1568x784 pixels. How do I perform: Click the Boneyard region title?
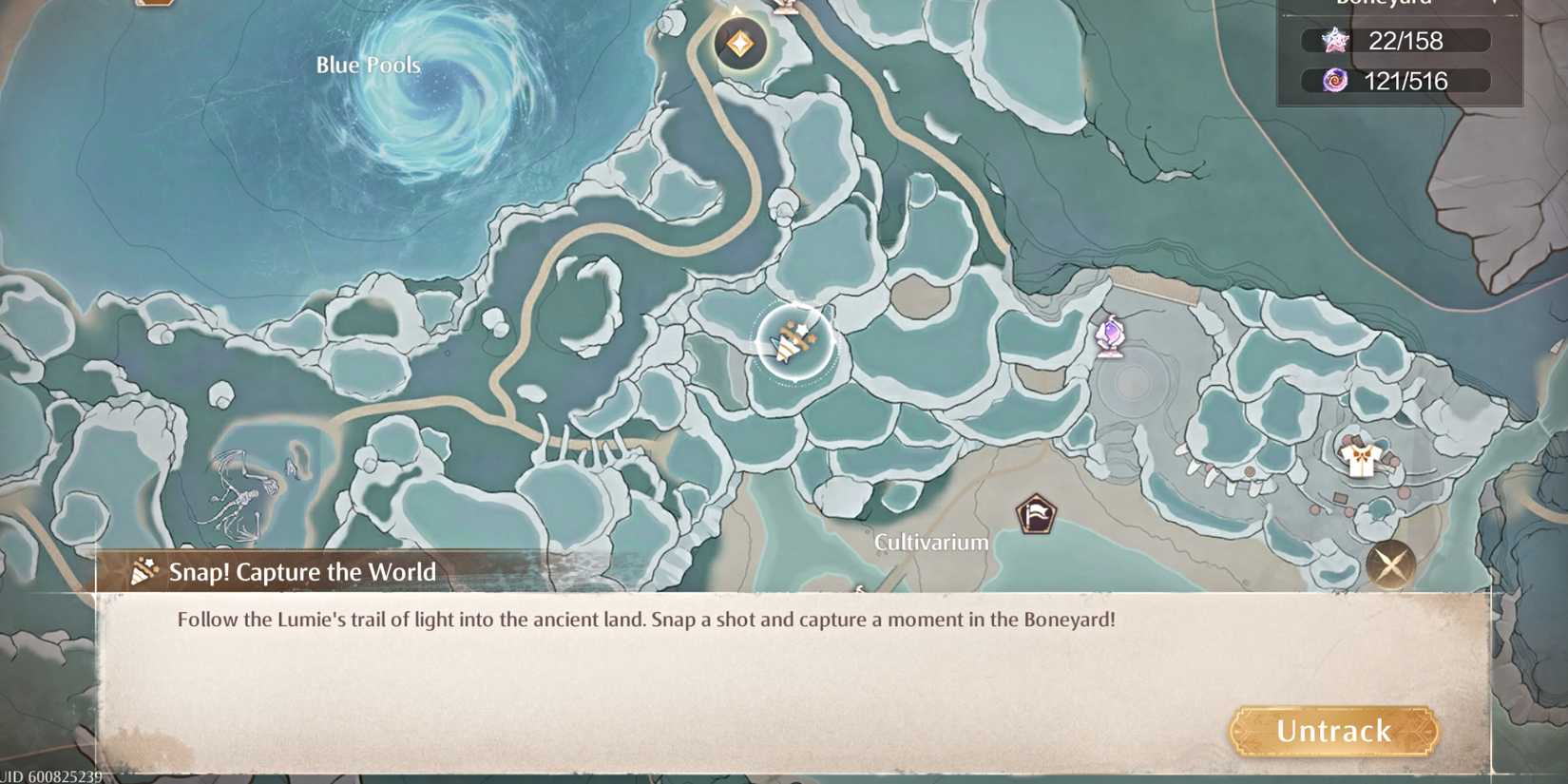click(1386, 4)
